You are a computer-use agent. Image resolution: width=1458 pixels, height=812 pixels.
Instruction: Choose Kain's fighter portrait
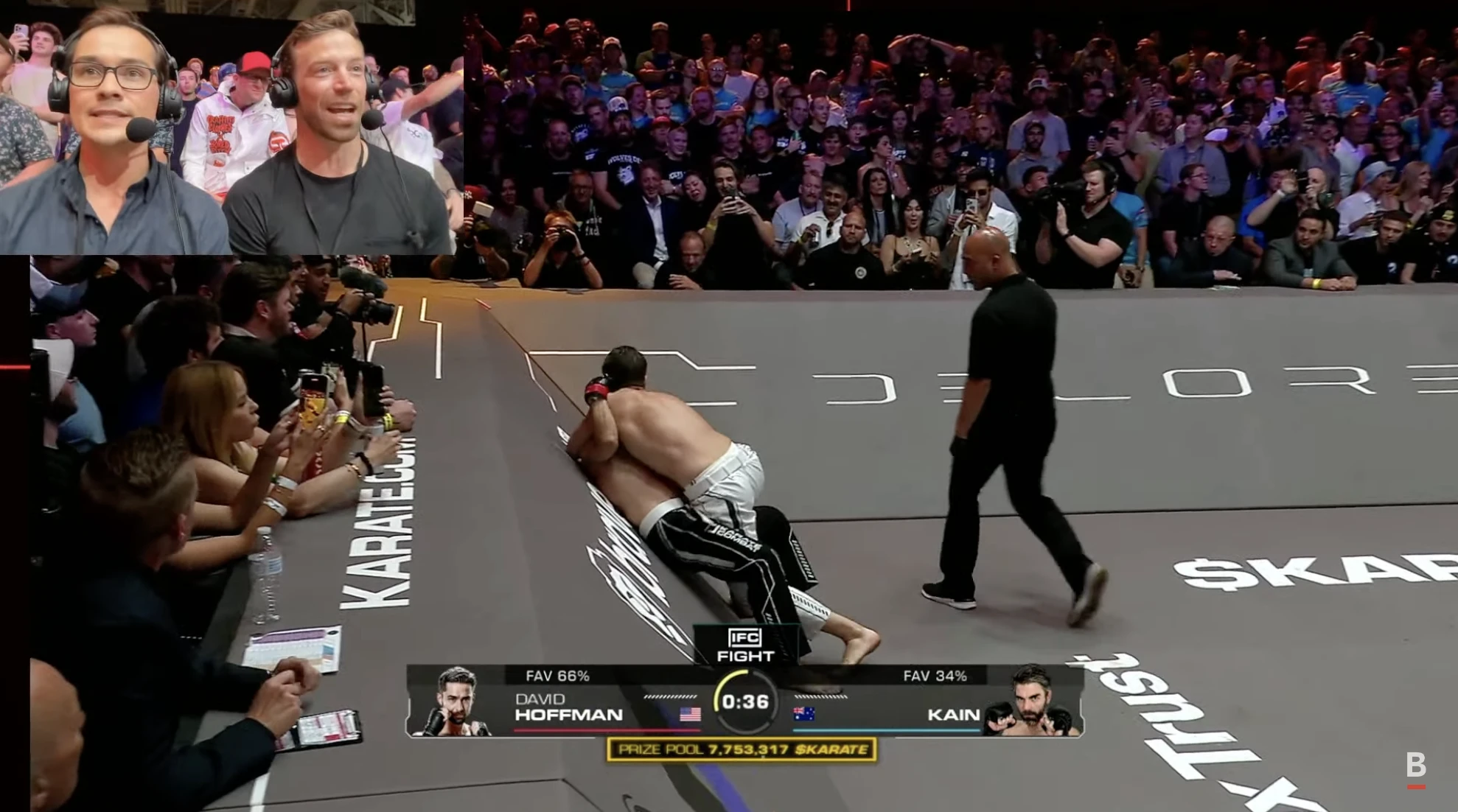tap(1032, 702)
